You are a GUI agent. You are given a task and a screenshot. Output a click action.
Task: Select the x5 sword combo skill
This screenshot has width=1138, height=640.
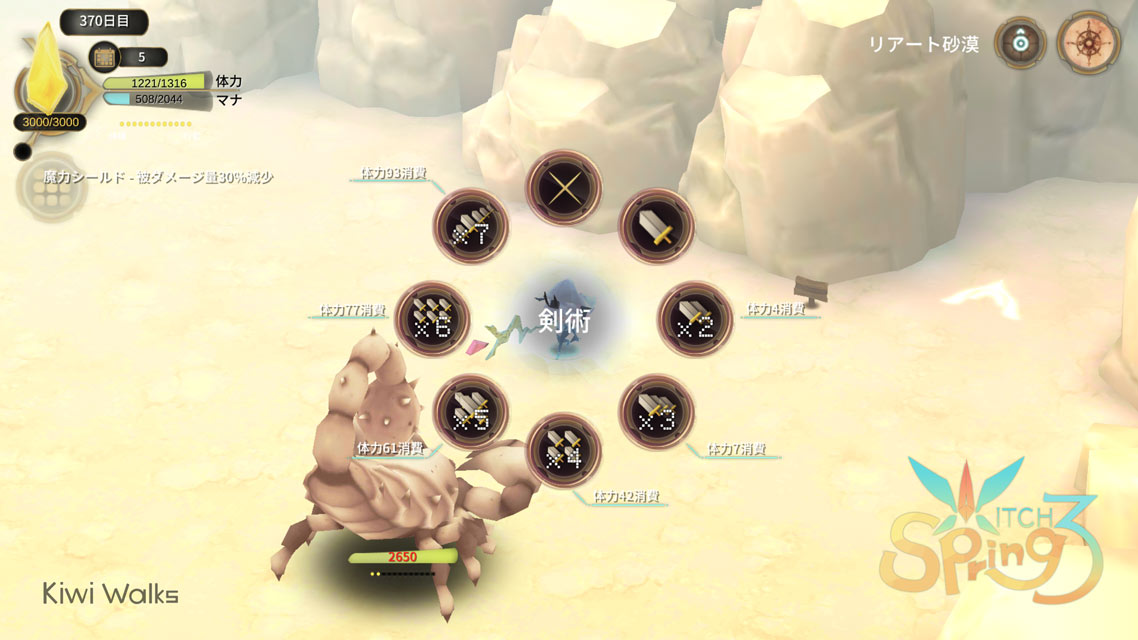click(x=471, y=412)
